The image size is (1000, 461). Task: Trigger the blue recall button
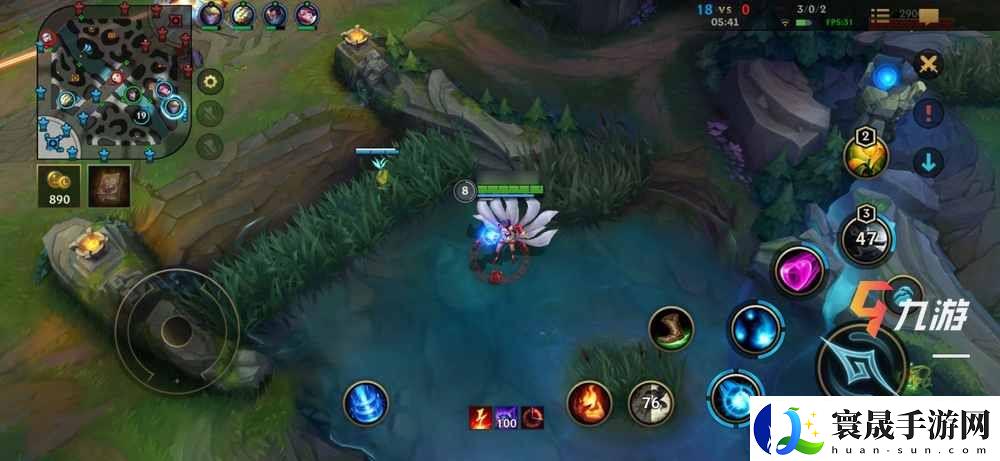point(365,403)
